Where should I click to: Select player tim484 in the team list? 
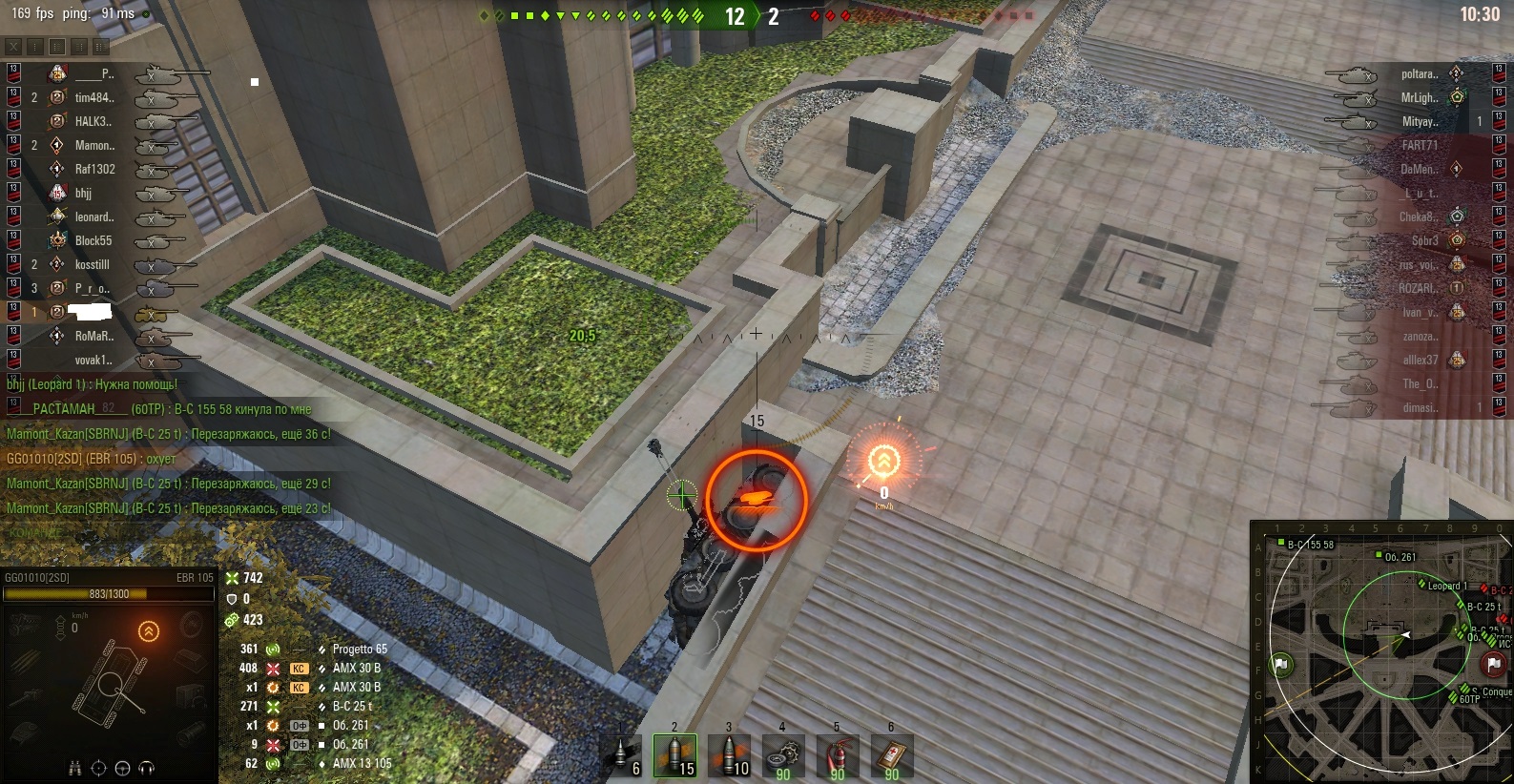coord(93,97)
